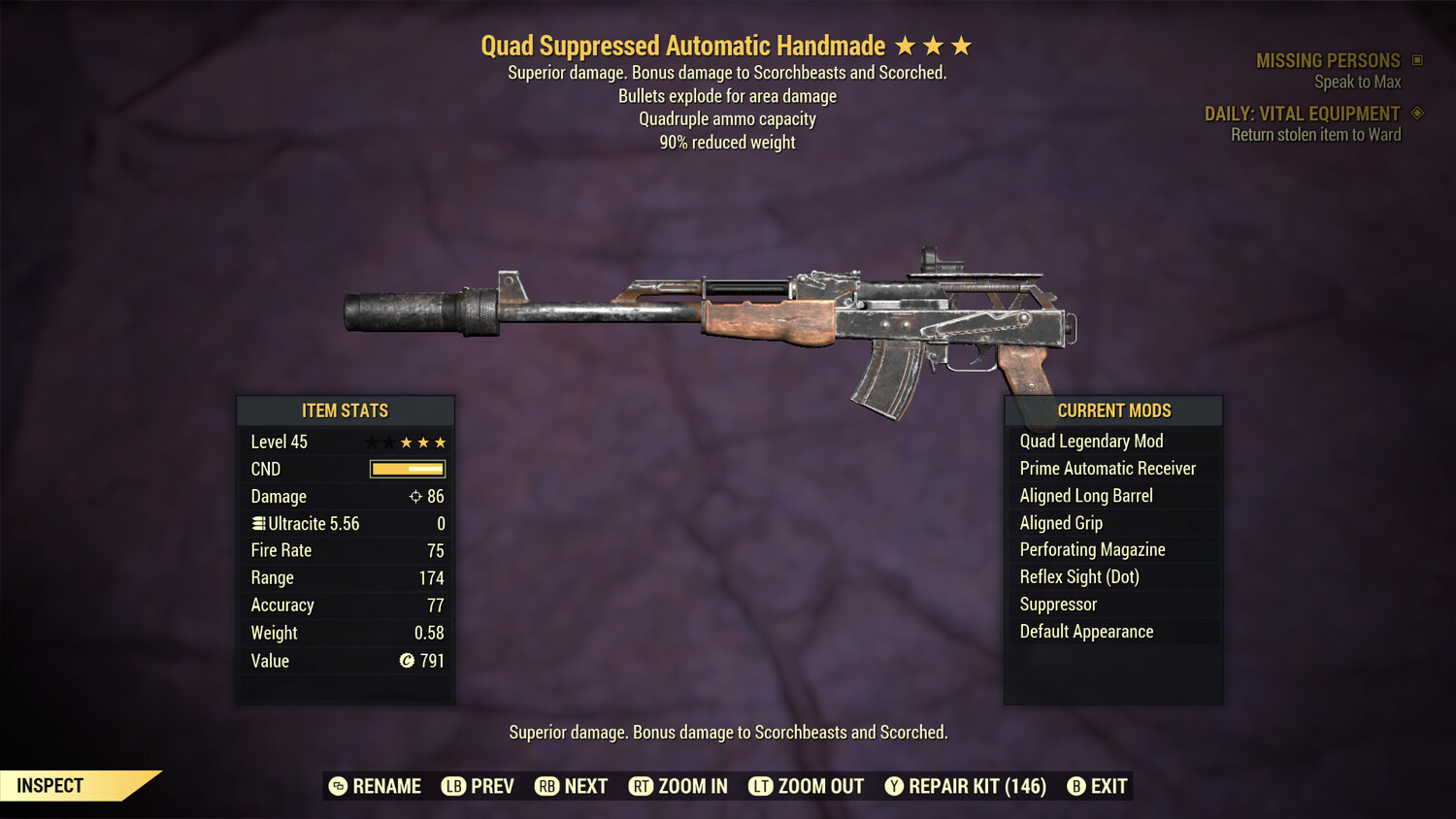Image resolution: width=1456 pixels, height=819 pixels.
Task: Click the INSPECT tab label
Action: point(50,785)
